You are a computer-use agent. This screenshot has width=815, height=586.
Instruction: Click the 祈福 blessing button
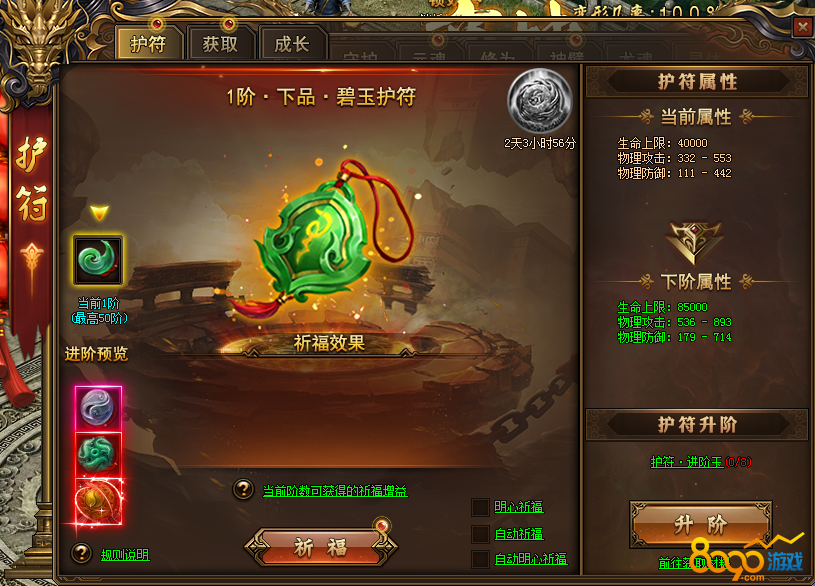click(321, 547)
